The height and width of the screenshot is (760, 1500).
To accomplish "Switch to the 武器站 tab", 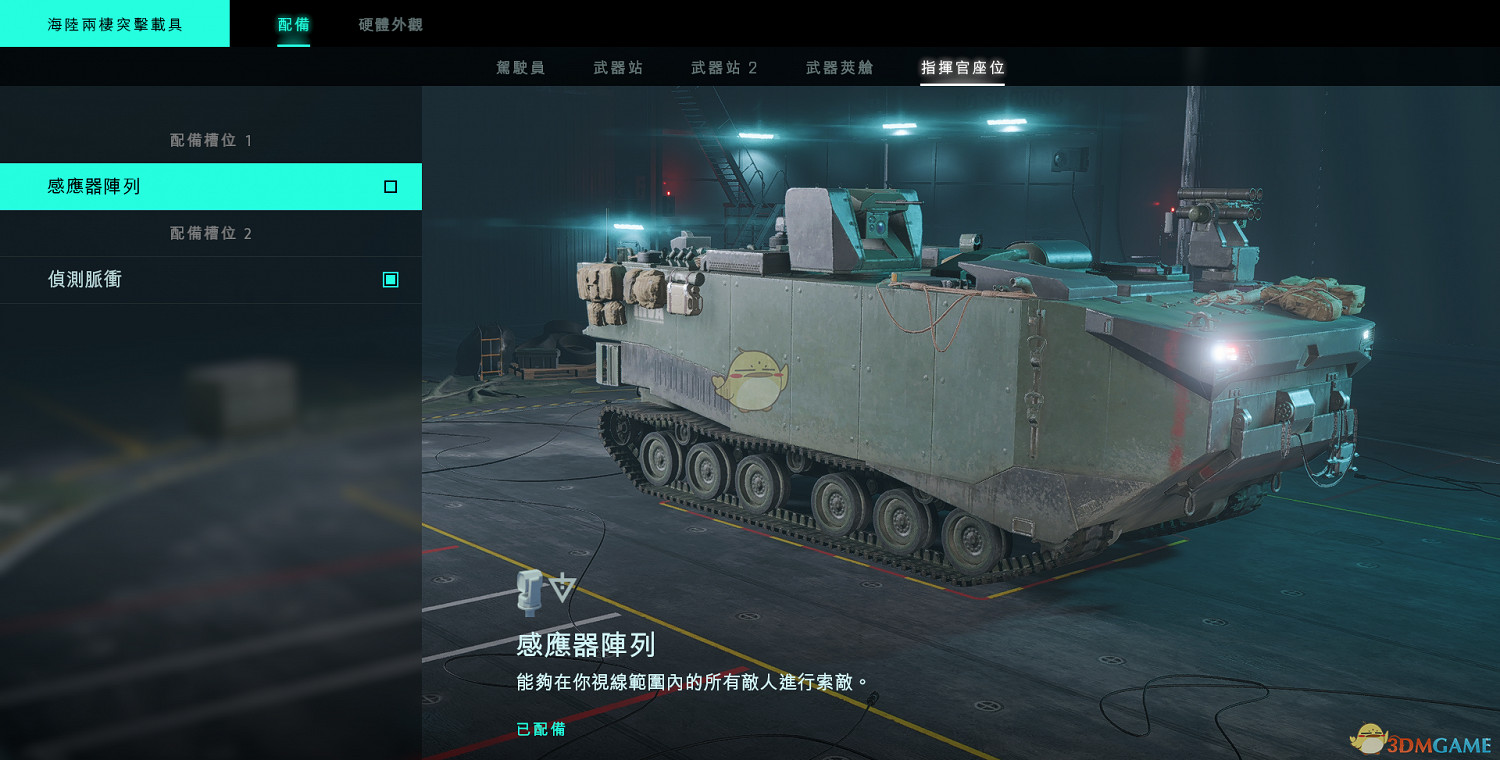I will coord(620,67).
